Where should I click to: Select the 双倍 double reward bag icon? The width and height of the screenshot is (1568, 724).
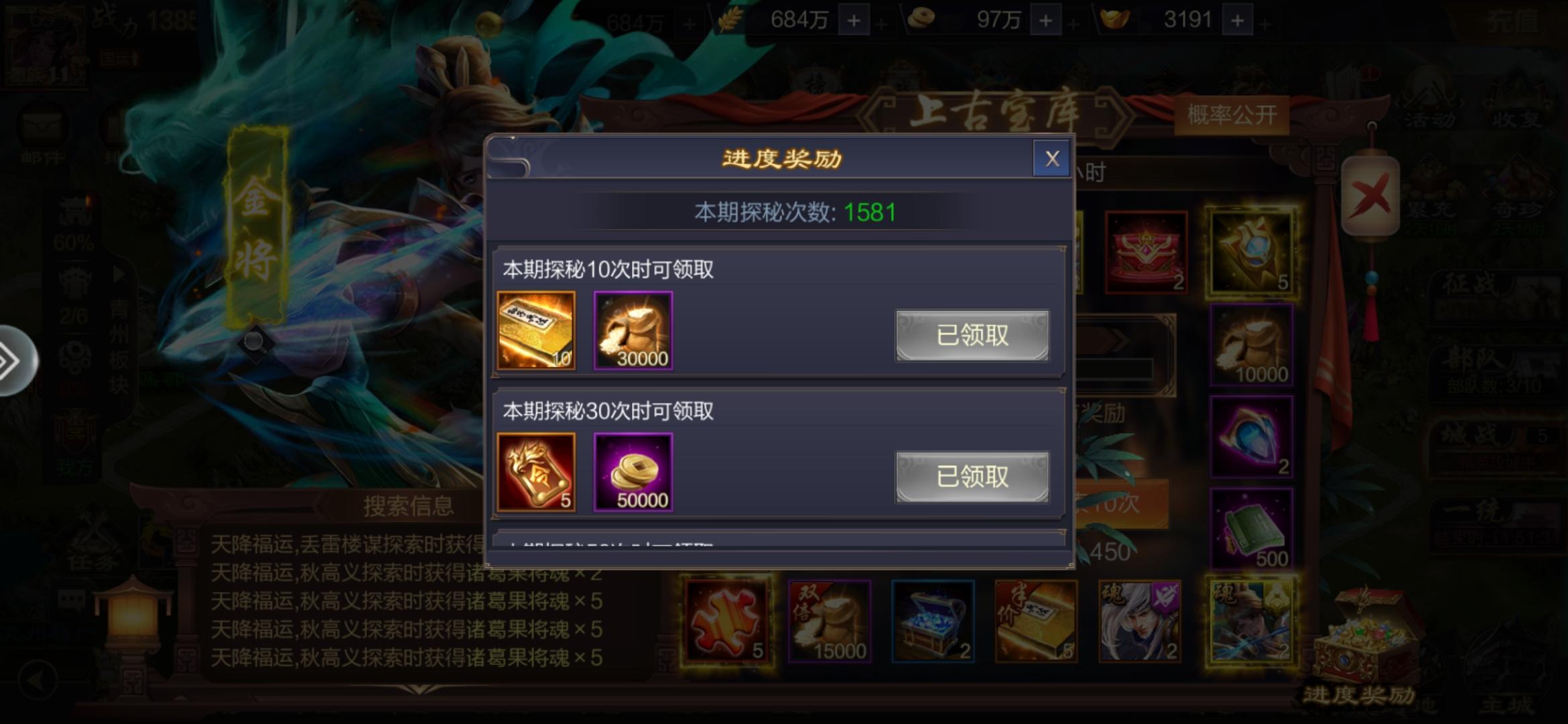828,621
